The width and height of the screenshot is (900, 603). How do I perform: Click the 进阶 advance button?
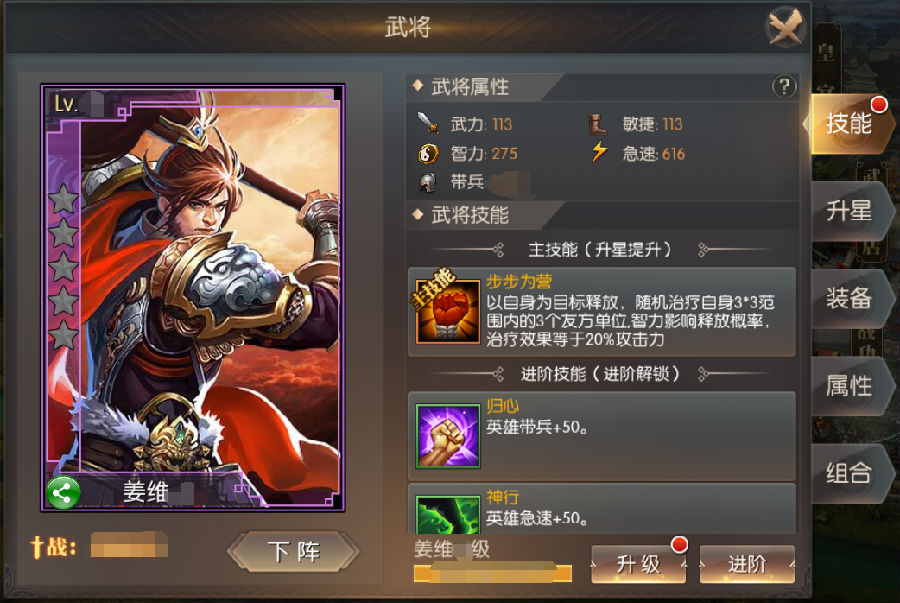(x=747, y=565)
